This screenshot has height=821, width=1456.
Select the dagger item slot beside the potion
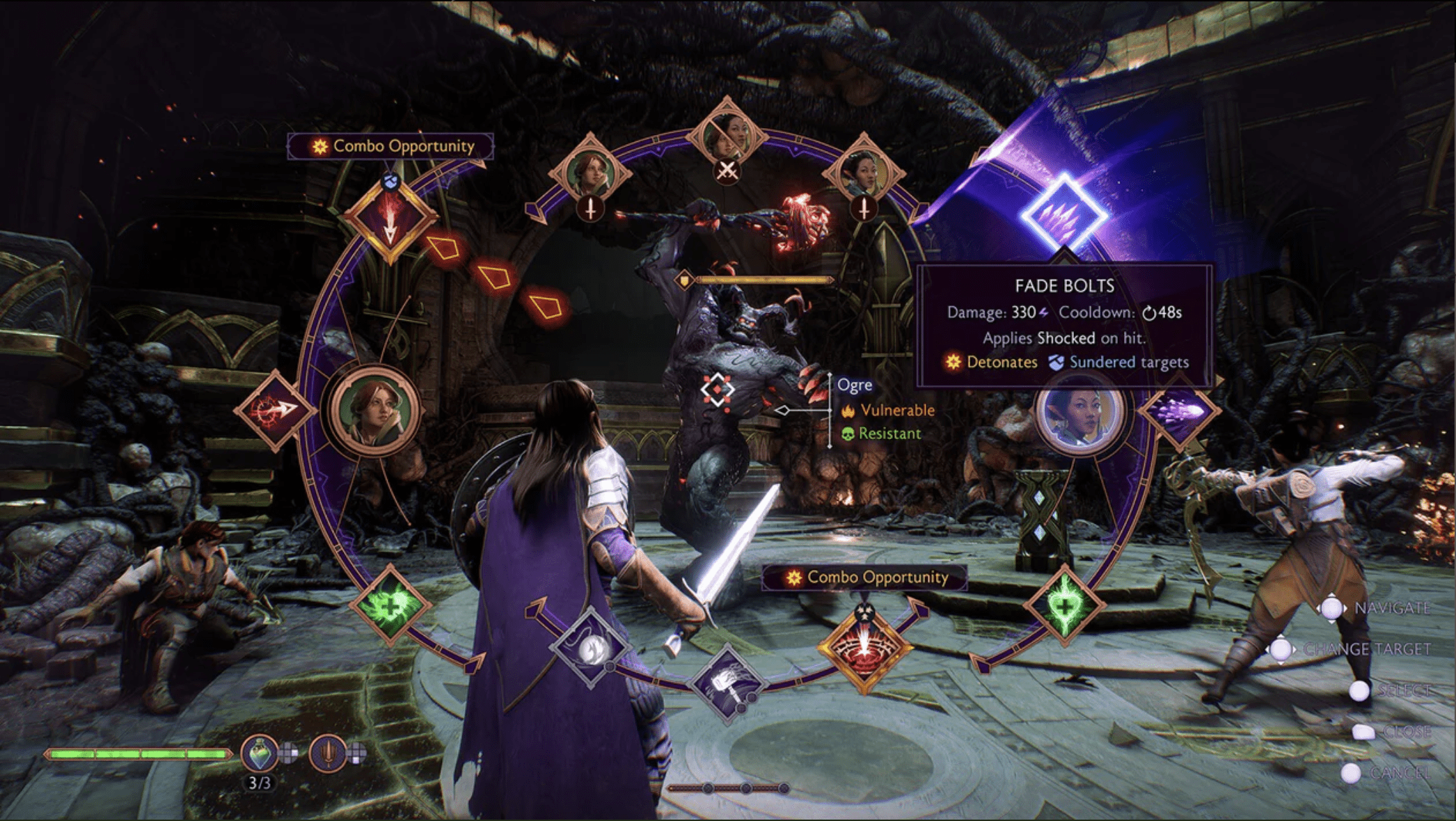[328, 754]
